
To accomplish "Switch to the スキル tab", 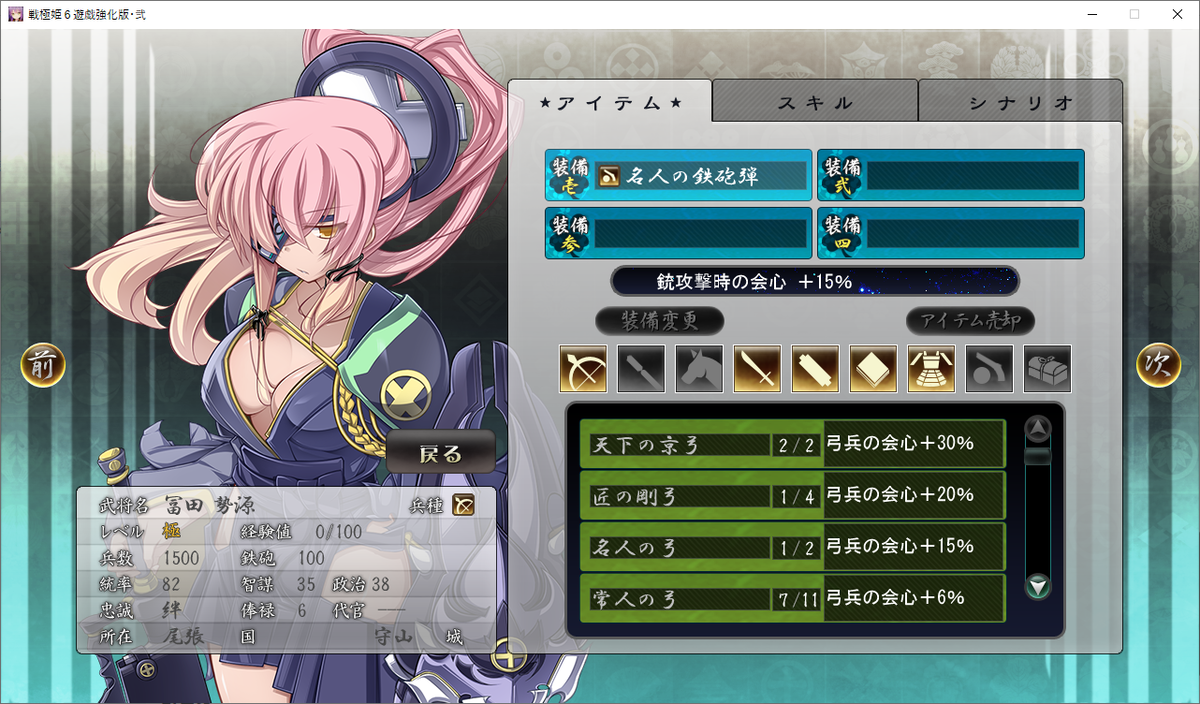I will coord(815,103).
